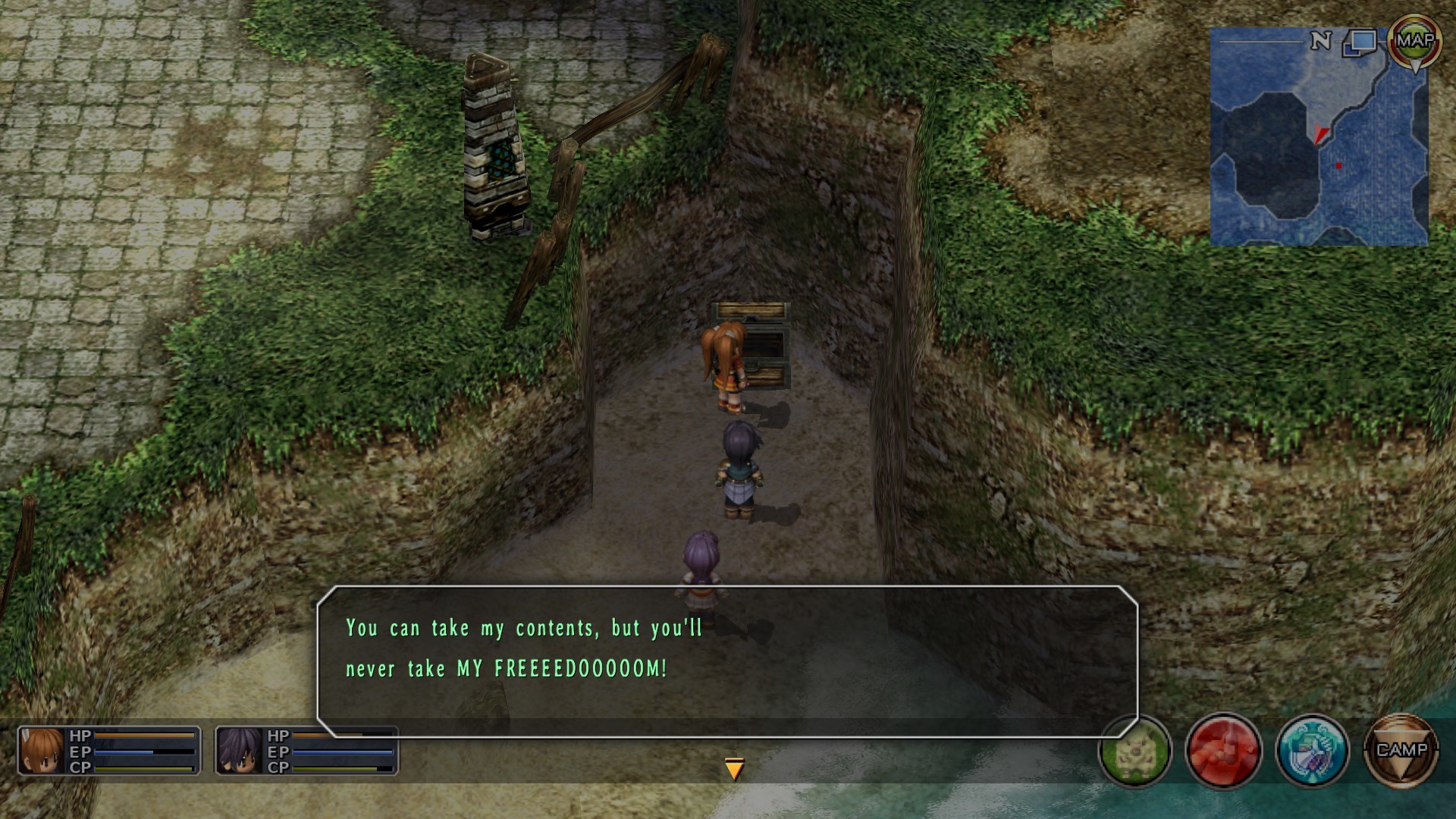Click the teal crest emblem icon
The height and width of the screenshot is (819, 1456).
[x=1312, y=751]
